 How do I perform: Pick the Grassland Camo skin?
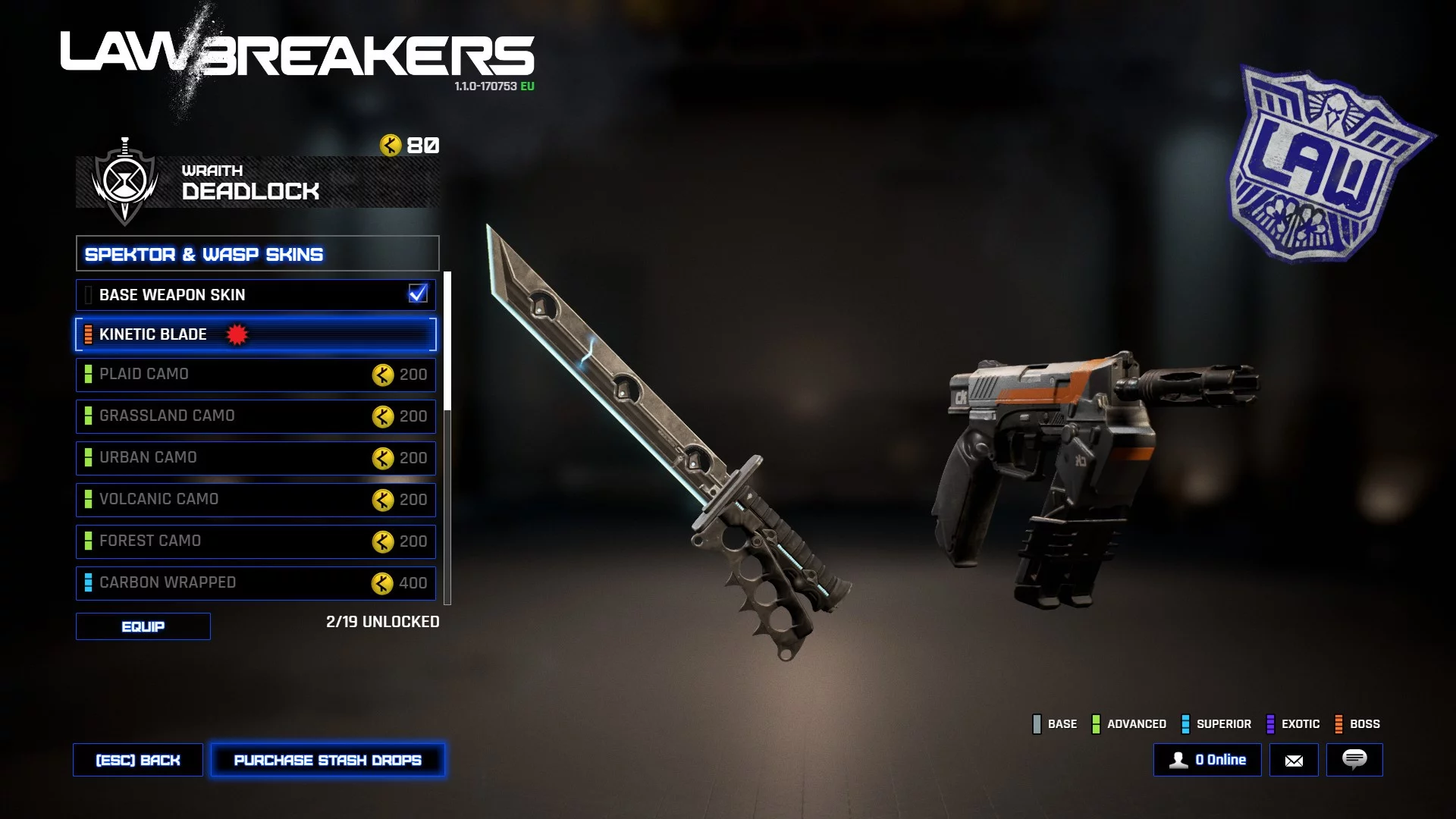[256, 416]
